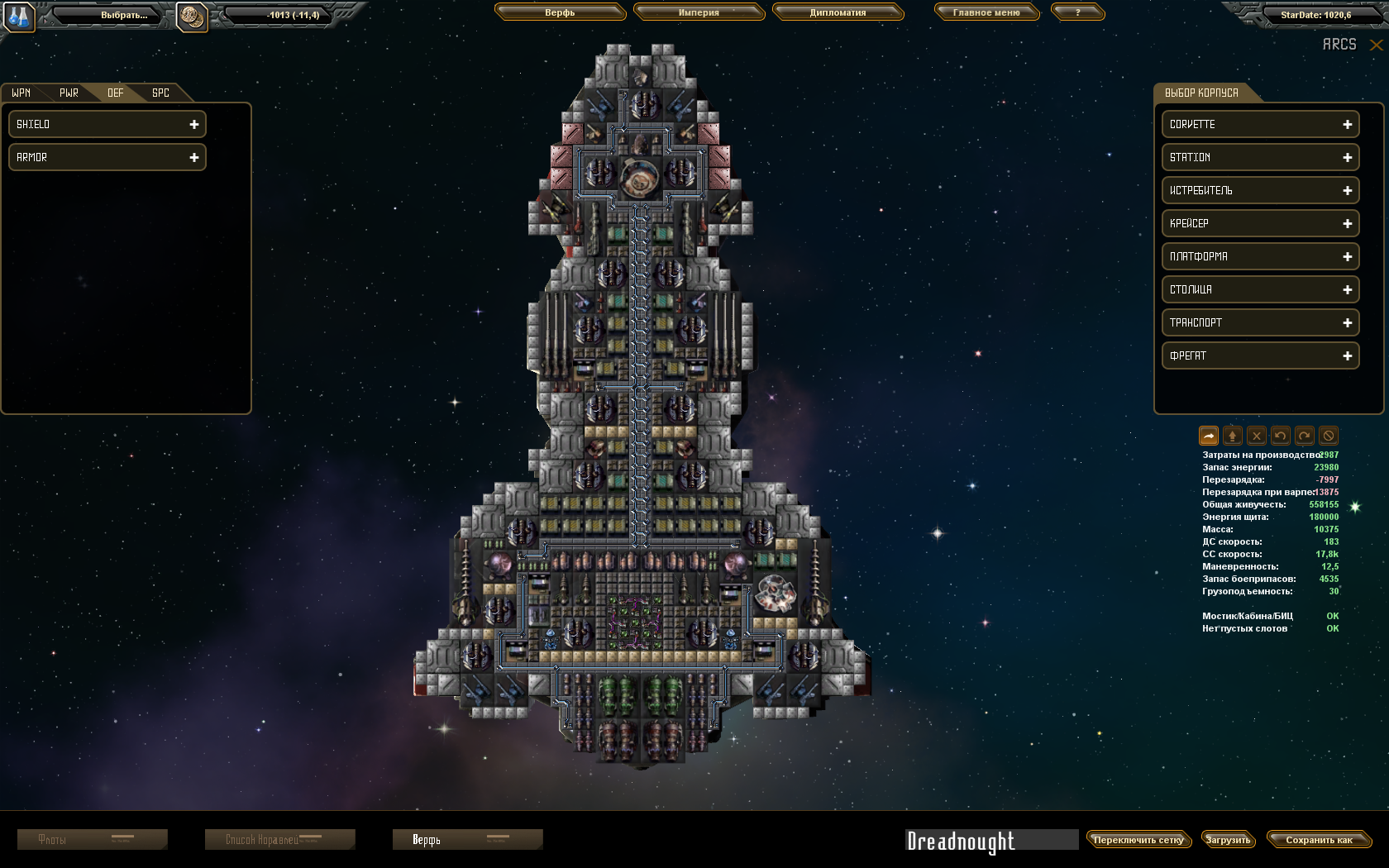Image resolution: width=1389 pixels, height=868 pixels.
Task: Open the Флоты bottom tab
Action: tap(92, 840)
